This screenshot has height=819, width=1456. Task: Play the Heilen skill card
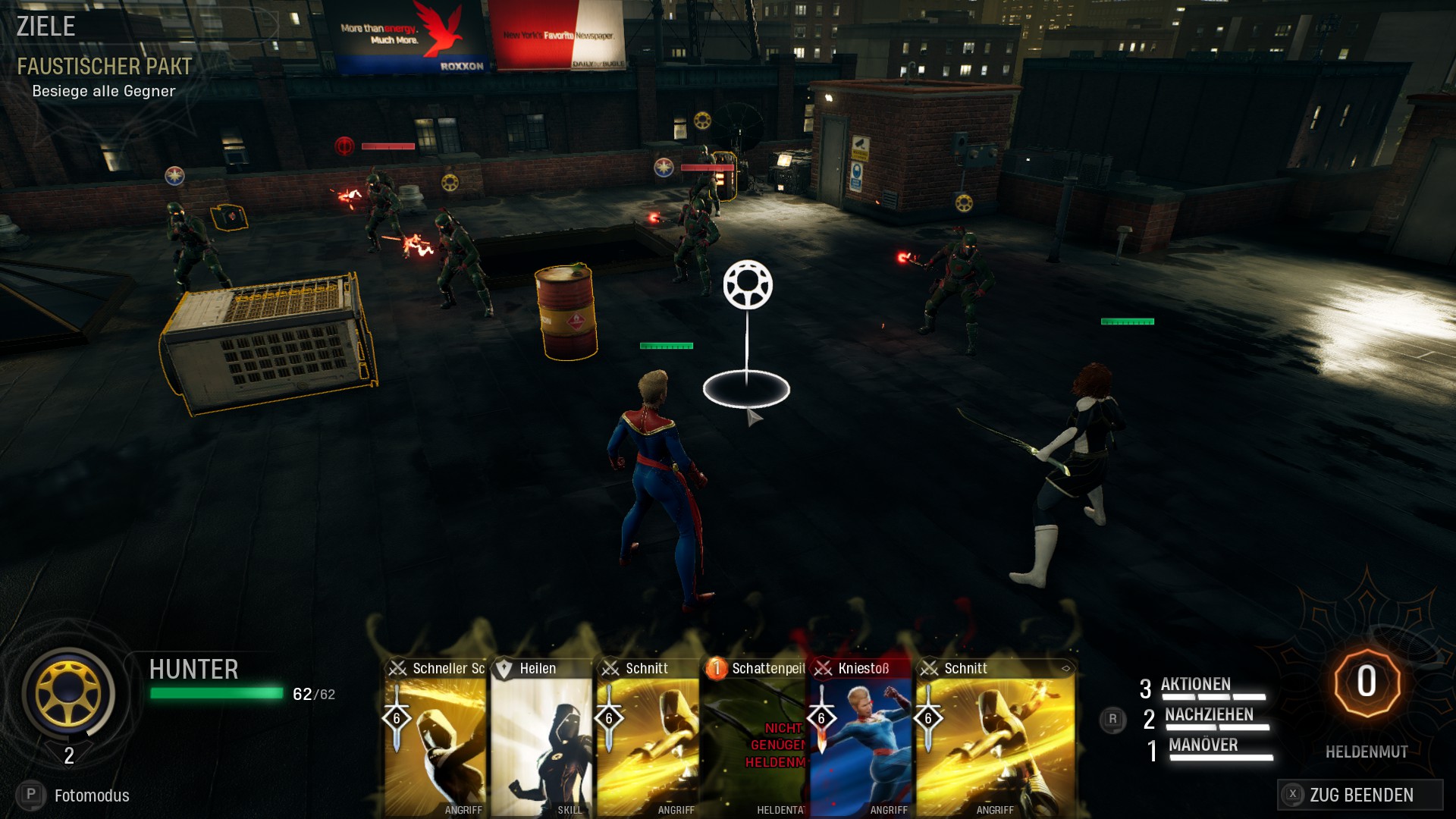(541, 739)
